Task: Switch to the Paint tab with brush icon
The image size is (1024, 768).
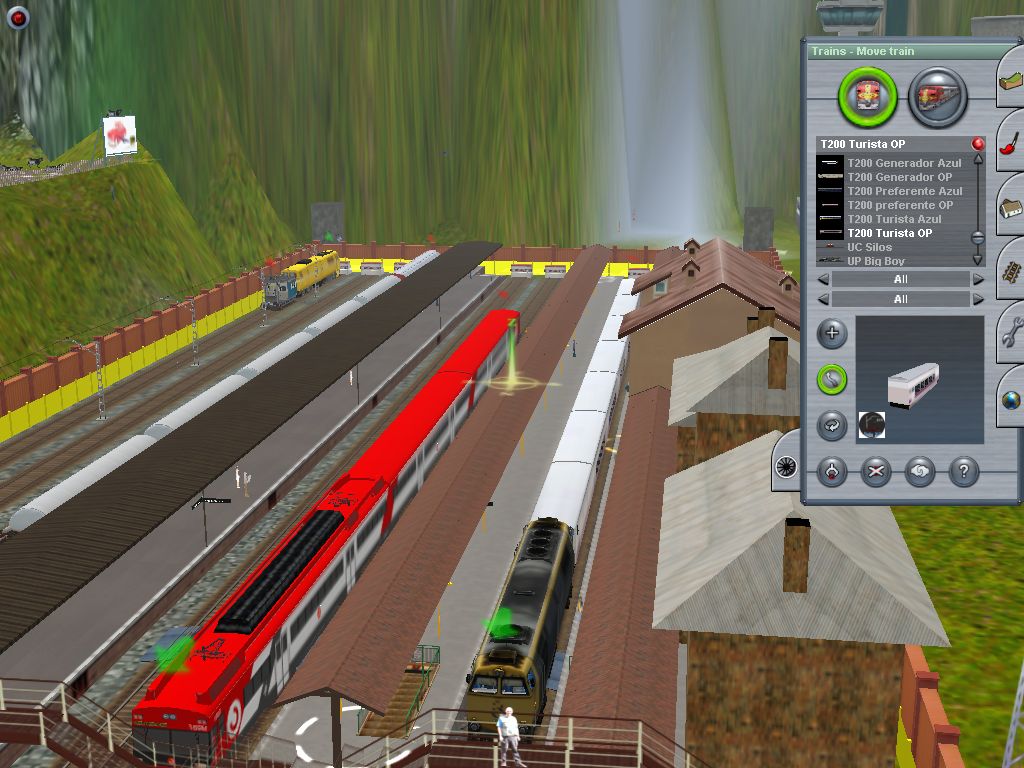Action: (1010, 146)
